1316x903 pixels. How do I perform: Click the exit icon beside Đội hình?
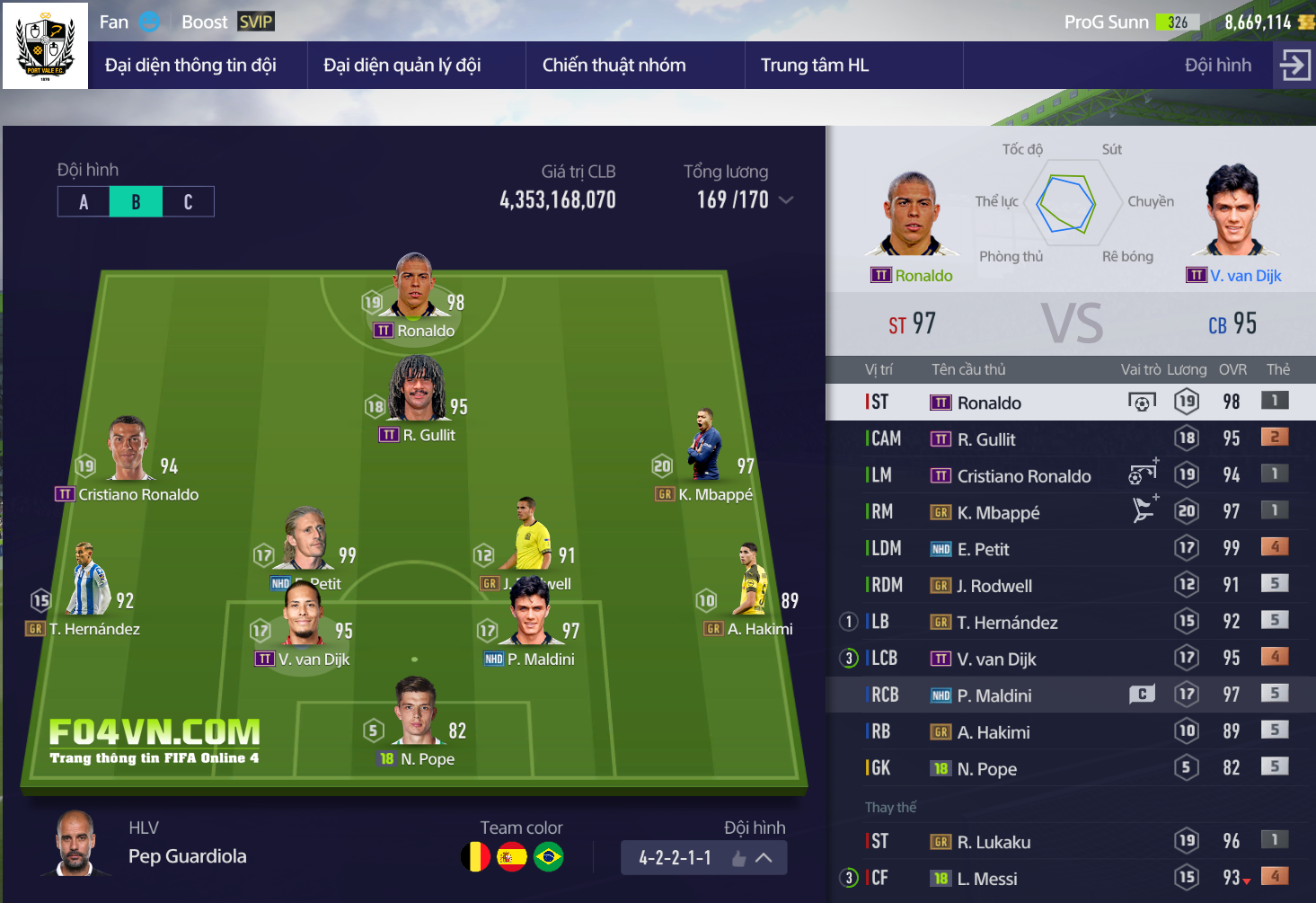point(1294,66)
